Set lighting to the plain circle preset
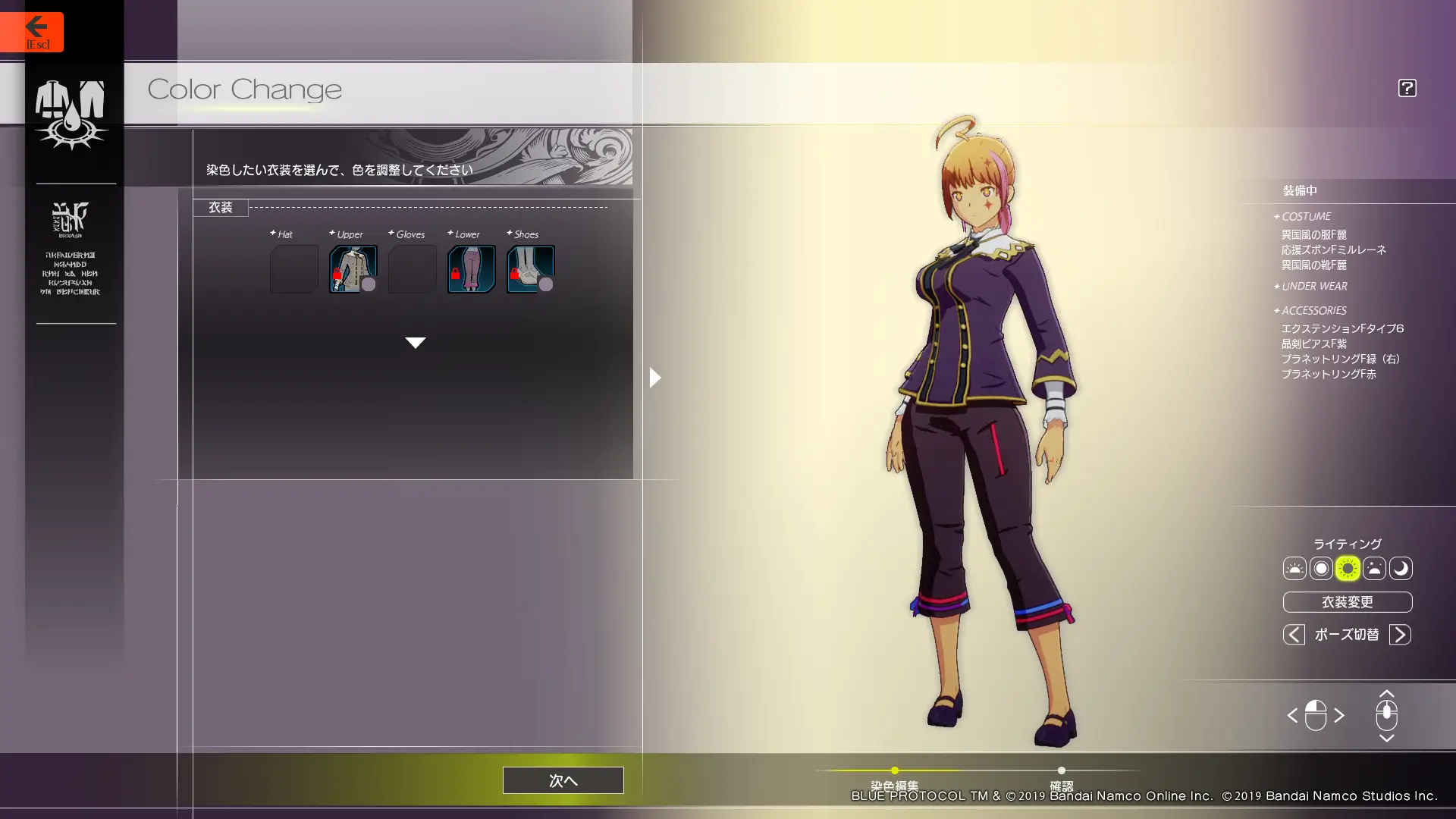 (1321, 568)
